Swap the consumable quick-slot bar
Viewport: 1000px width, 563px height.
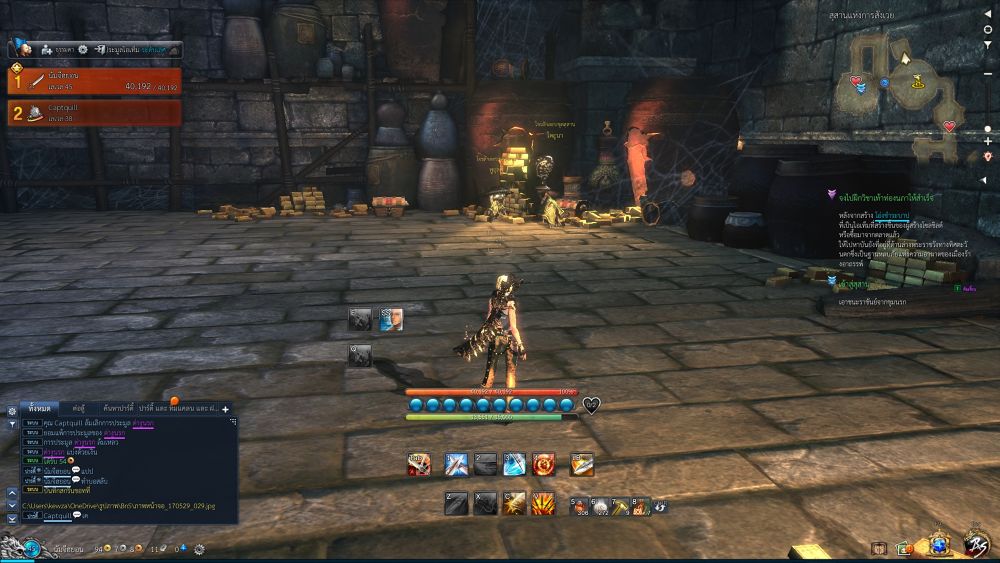tap(660, 506)
